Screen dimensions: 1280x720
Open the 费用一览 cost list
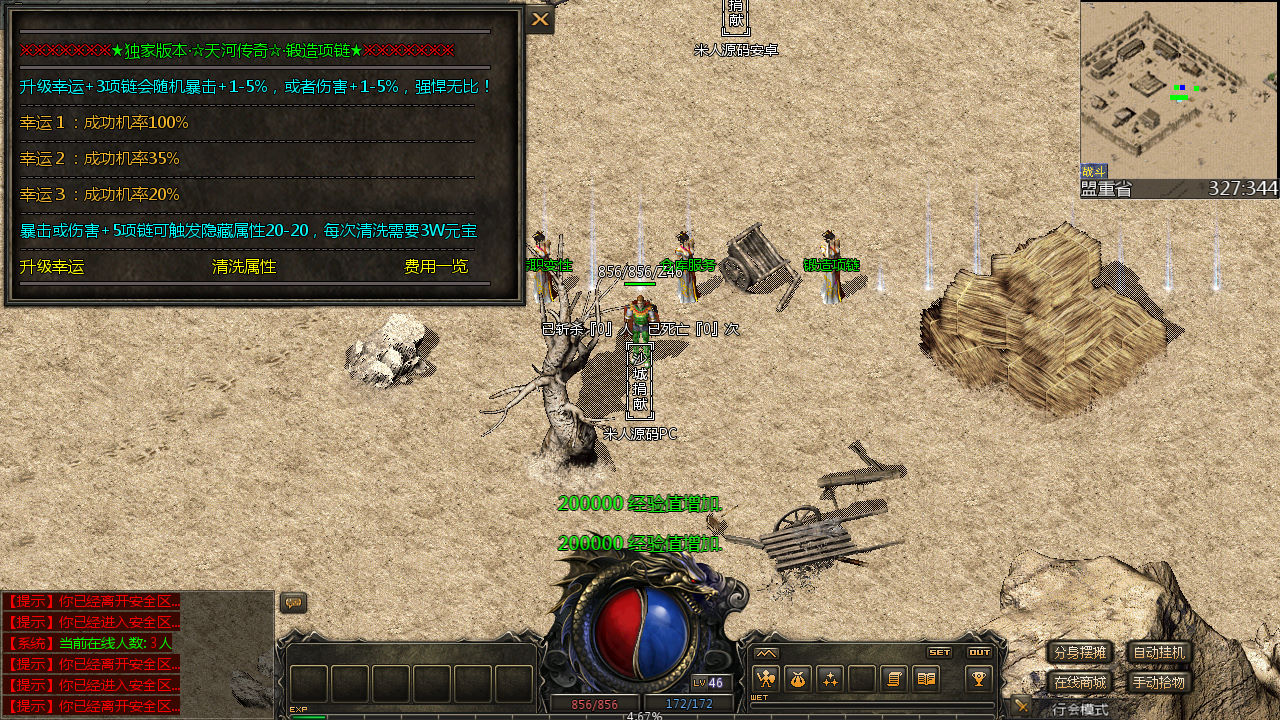tap(435, 267)
